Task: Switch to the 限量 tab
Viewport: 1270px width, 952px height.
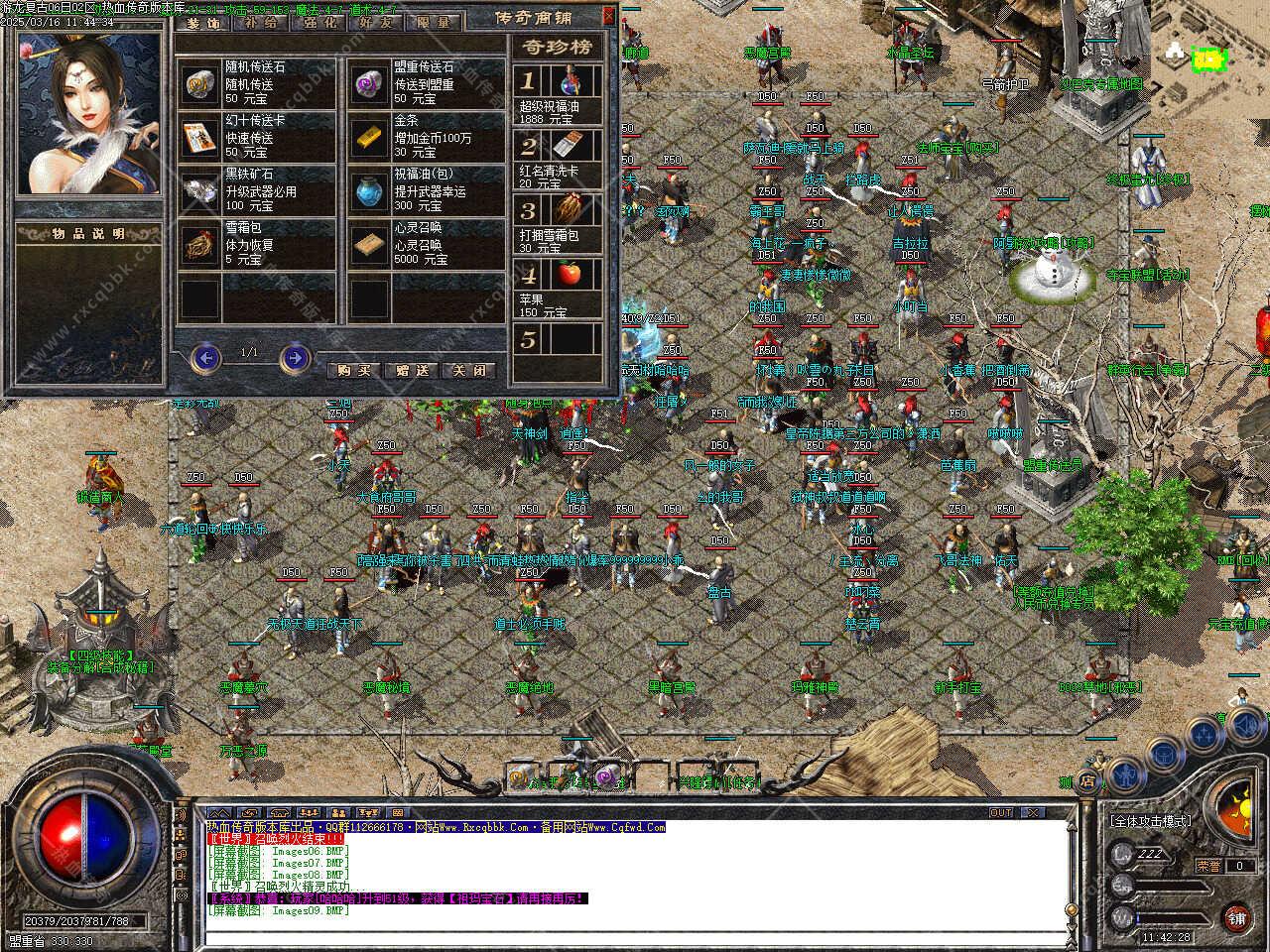Action: (434, 22)
